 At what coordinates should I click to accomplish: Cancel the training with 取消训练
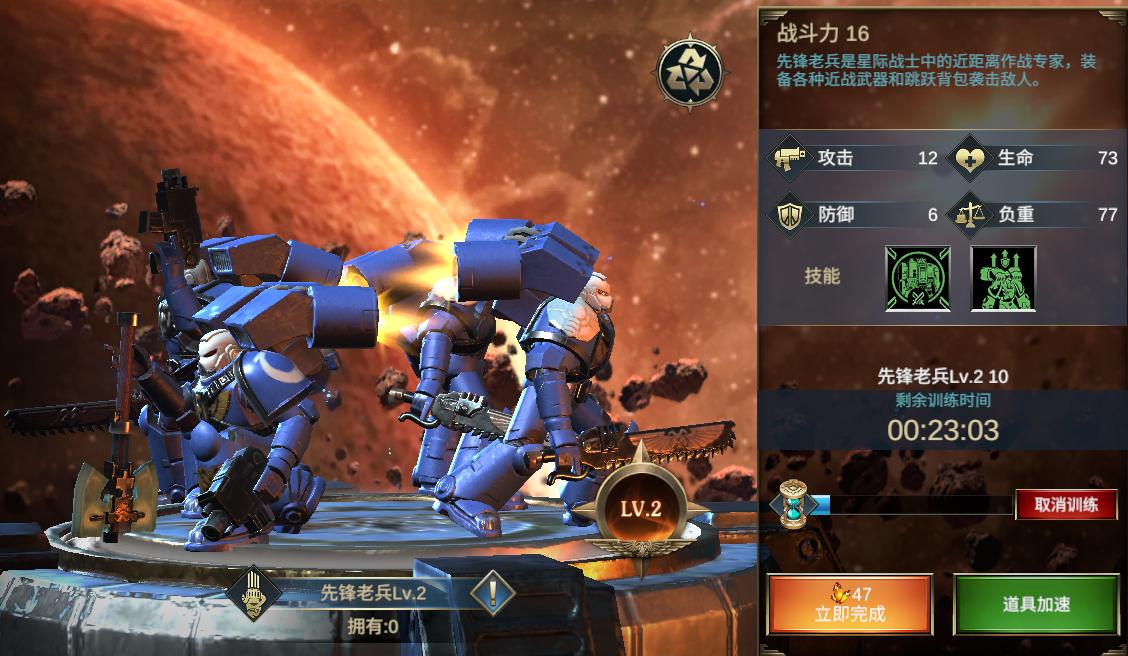pos(1066,504)
